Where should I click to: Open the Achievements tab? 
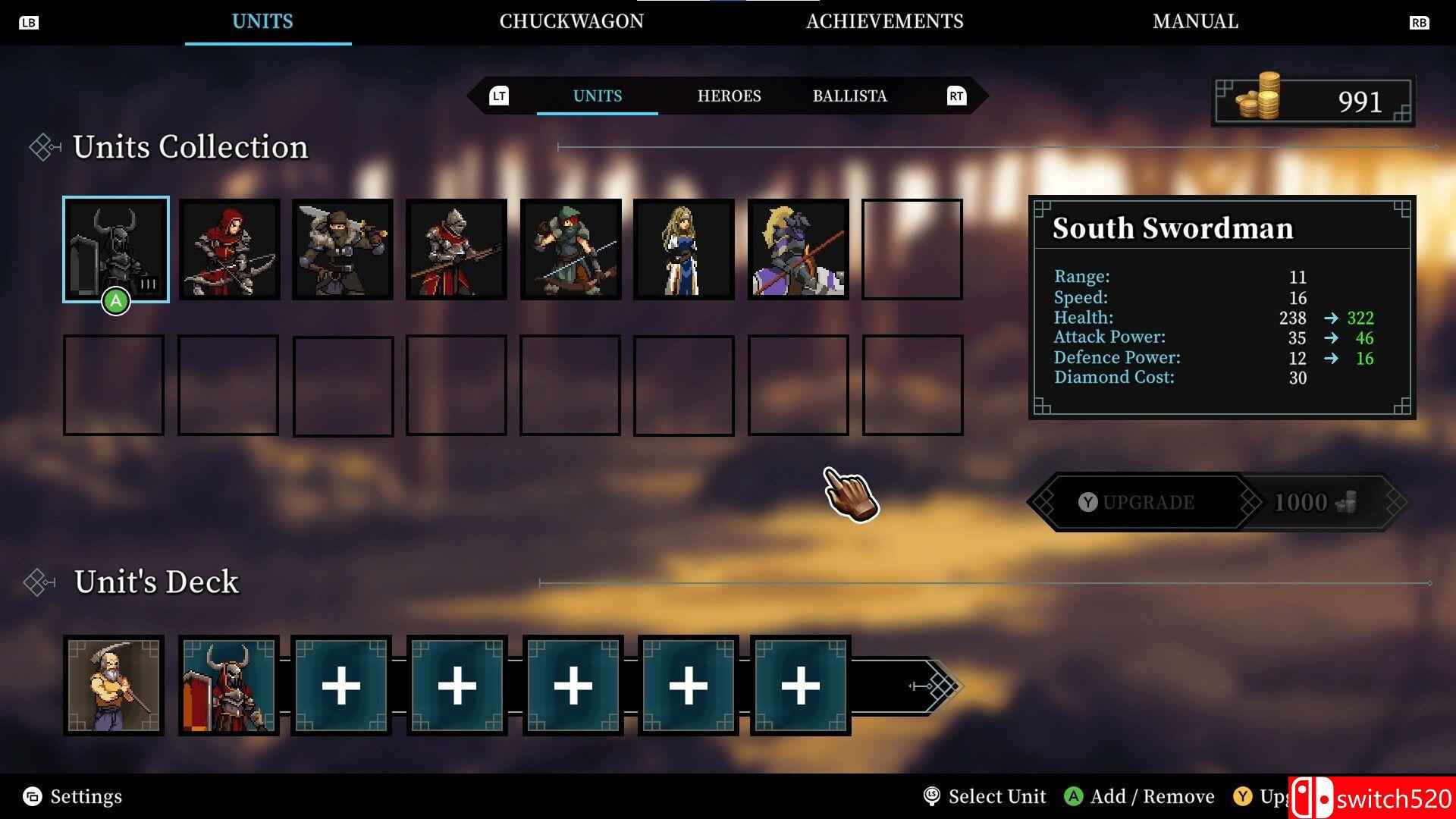[884, 21]
